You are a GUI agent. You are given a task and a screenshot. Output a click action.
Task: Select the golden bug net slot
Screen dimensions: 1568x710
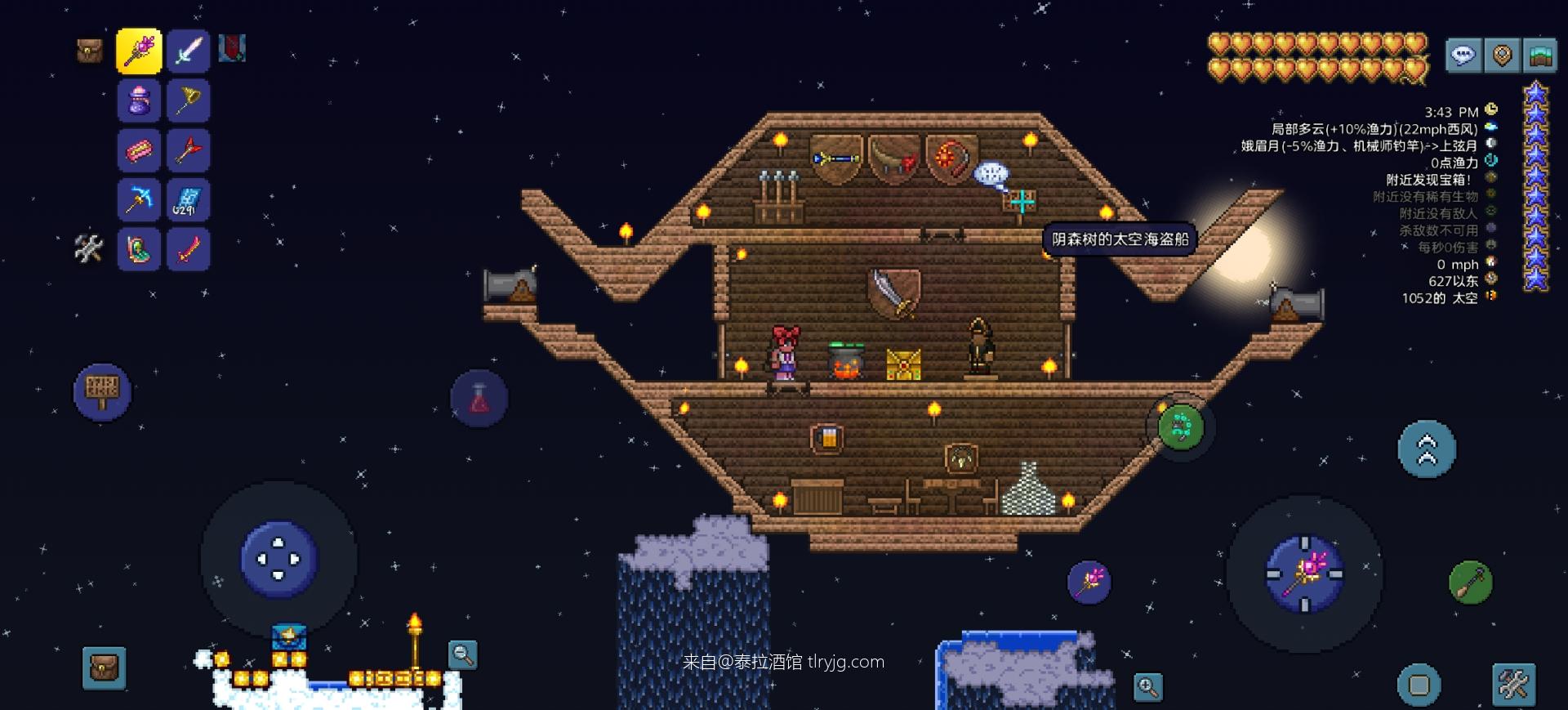(x=189, y=101)
